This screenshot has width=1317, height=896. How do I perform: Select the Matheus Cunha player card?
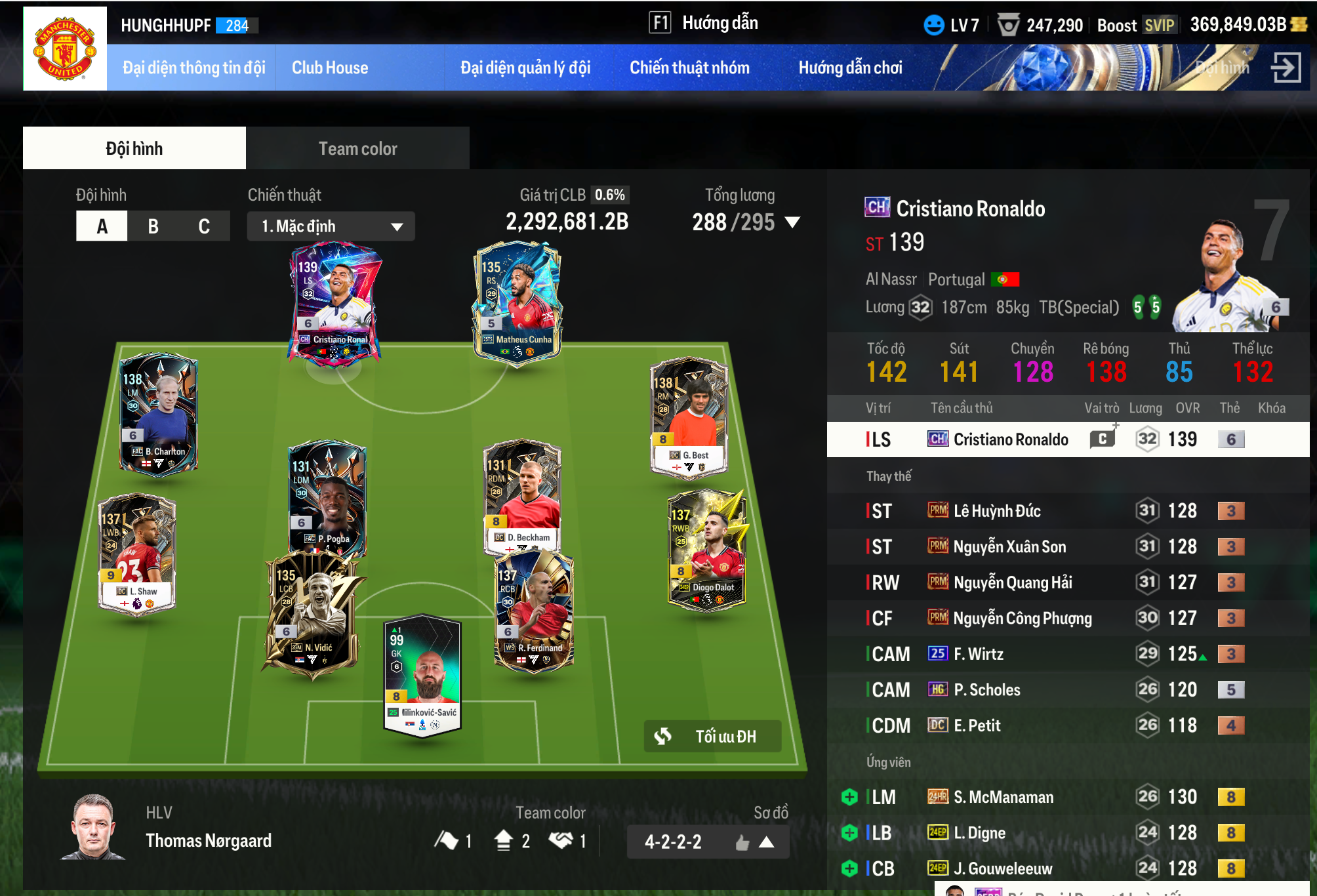[517, 302]
